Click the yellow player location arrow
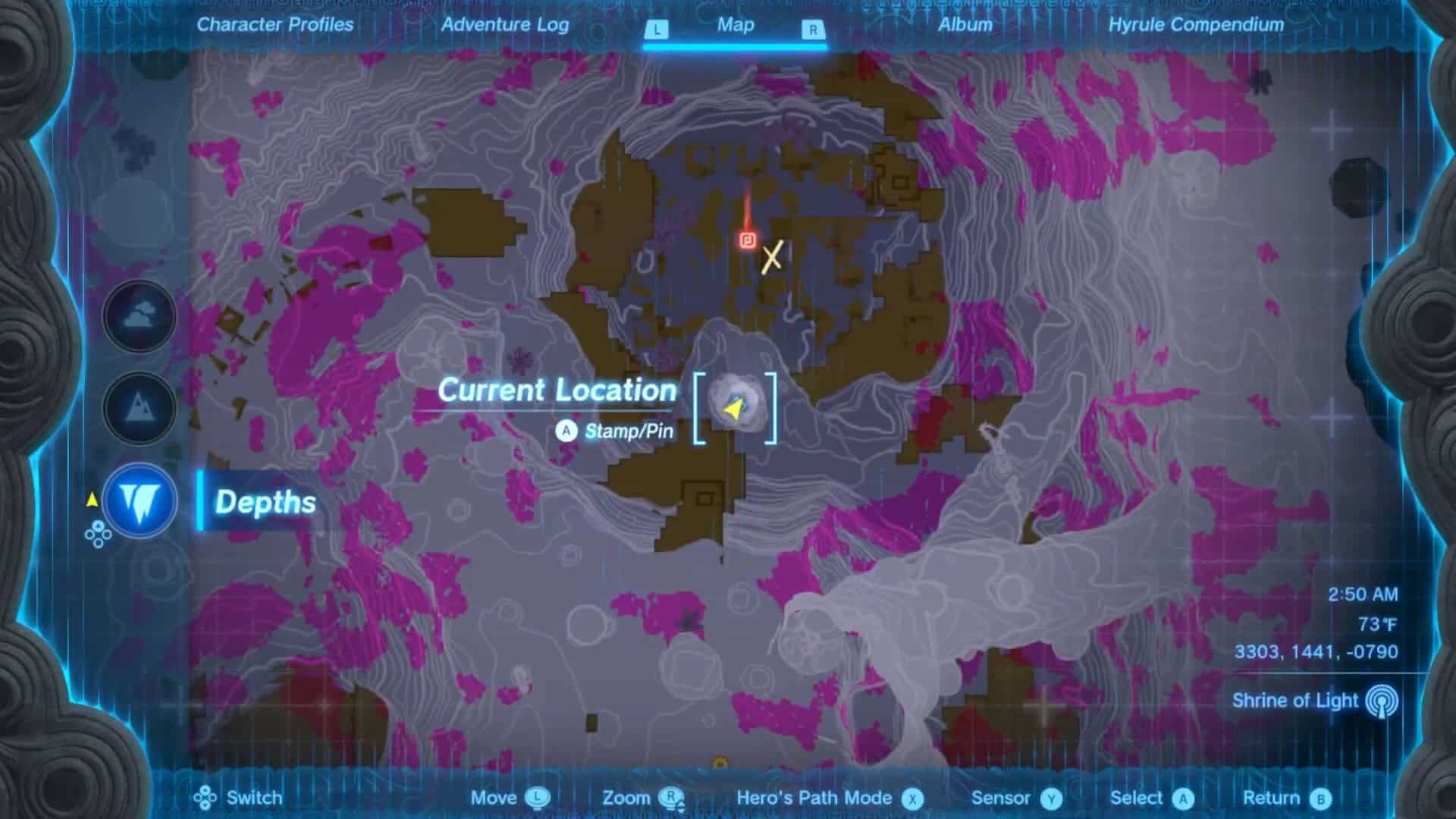 [x=733, y=409]
